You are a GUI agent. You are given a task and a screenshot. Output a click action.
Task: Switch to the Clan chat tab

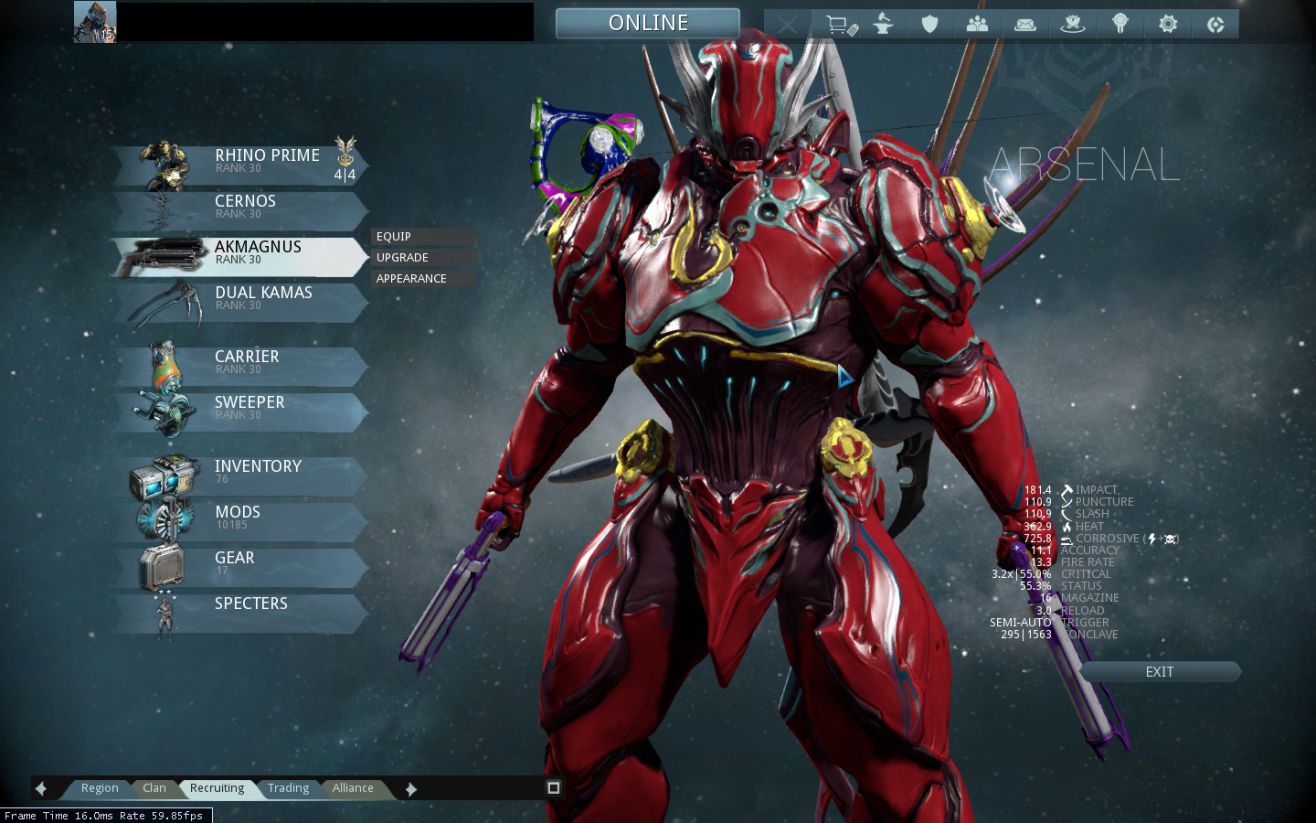[x=154, y=788]
